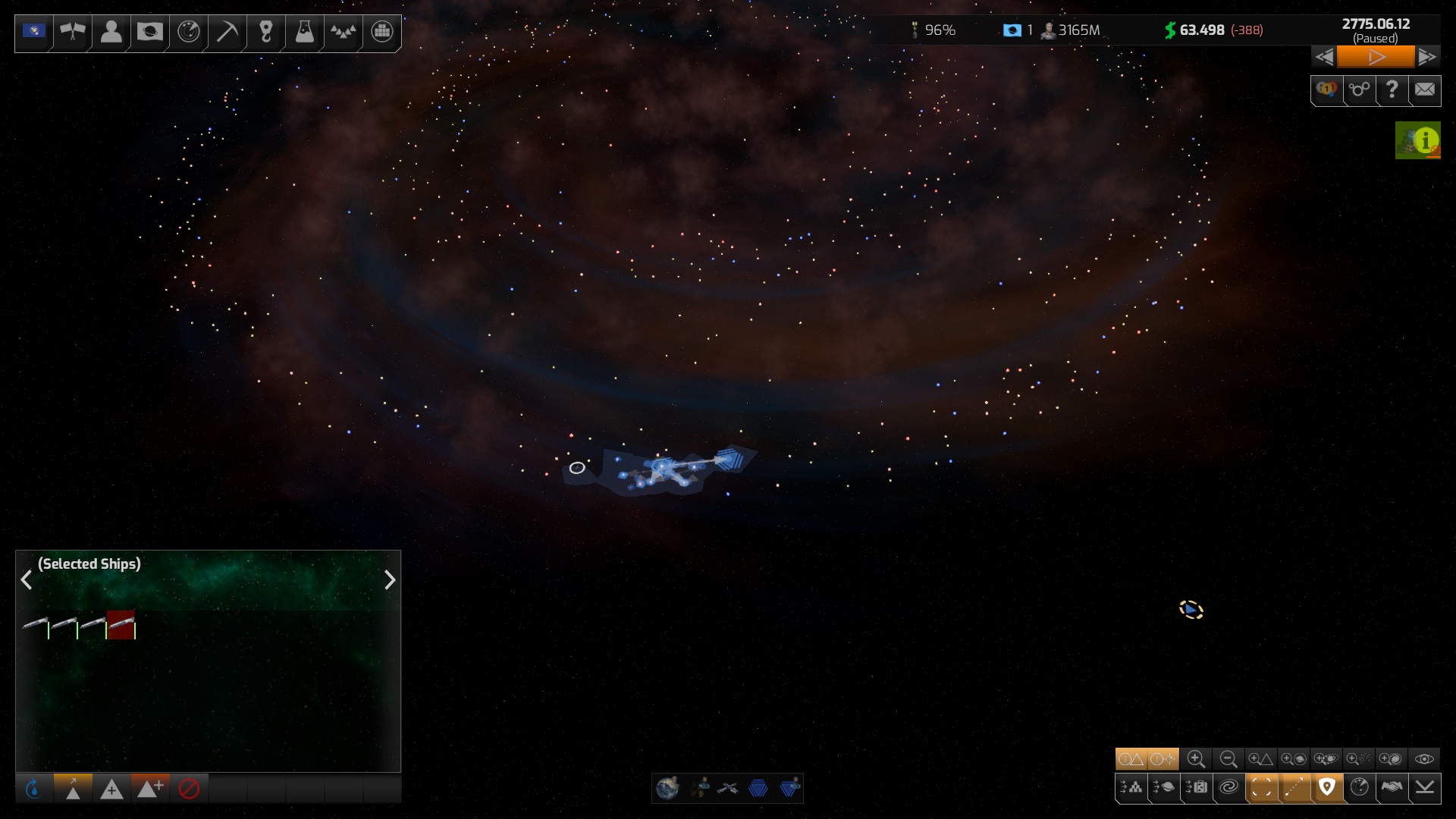Image resolution: width=1456 pixels, height=819 pixels.
Task: Open the help question mark
Action: (1392, 90)
